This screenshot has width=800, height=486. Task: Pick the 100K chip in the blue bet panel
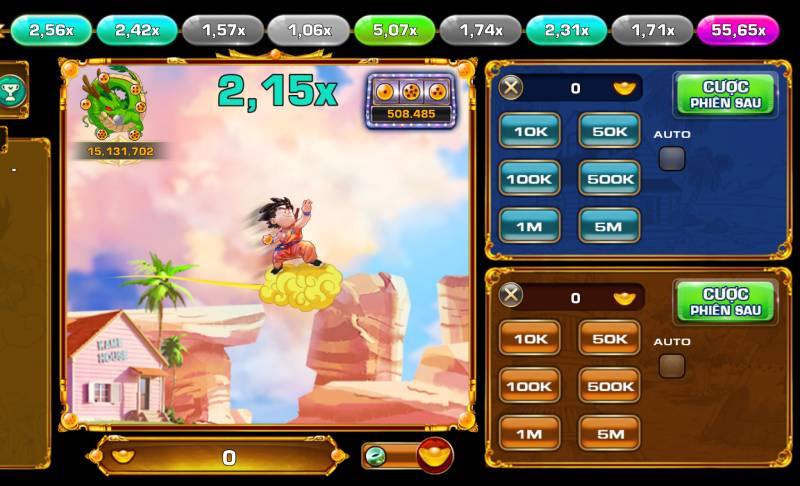(x=529, y=179)
